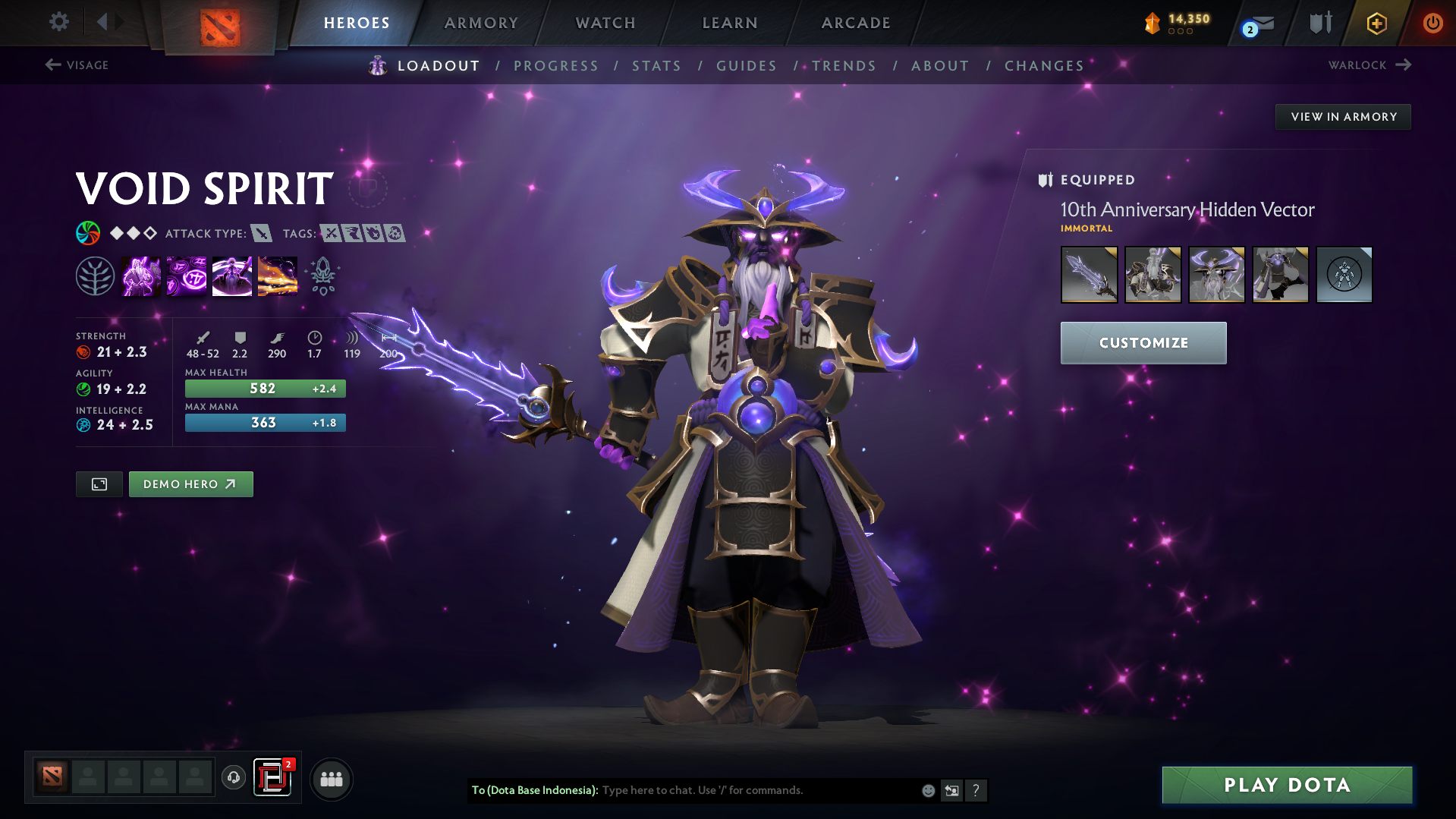Screen dimensions: 1456x819
Task: Open the party invite friends icon
Action: coord(332,779)
